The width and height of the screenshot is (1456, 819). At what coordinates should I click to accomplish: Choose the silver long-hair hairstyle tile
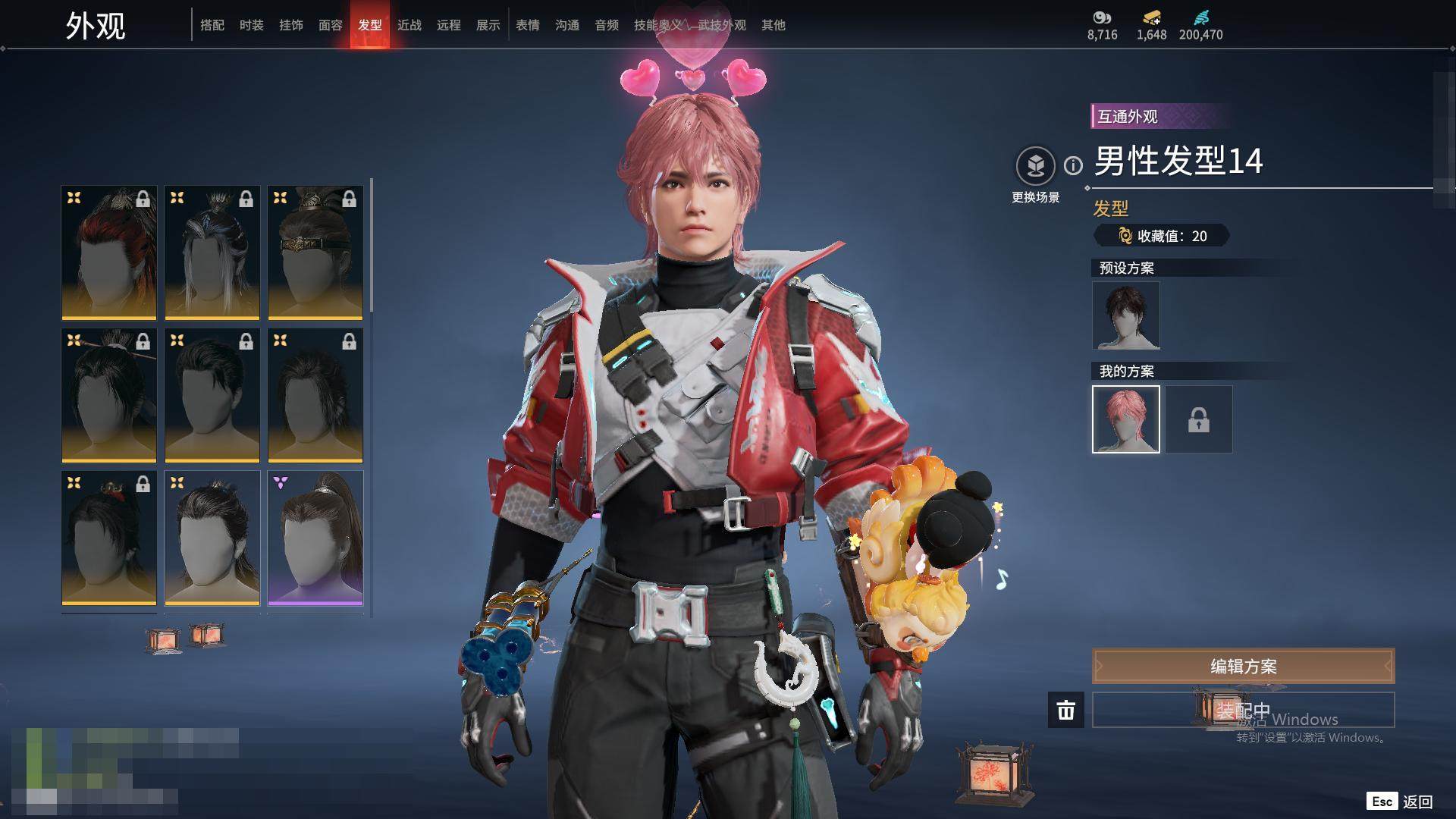212,253
